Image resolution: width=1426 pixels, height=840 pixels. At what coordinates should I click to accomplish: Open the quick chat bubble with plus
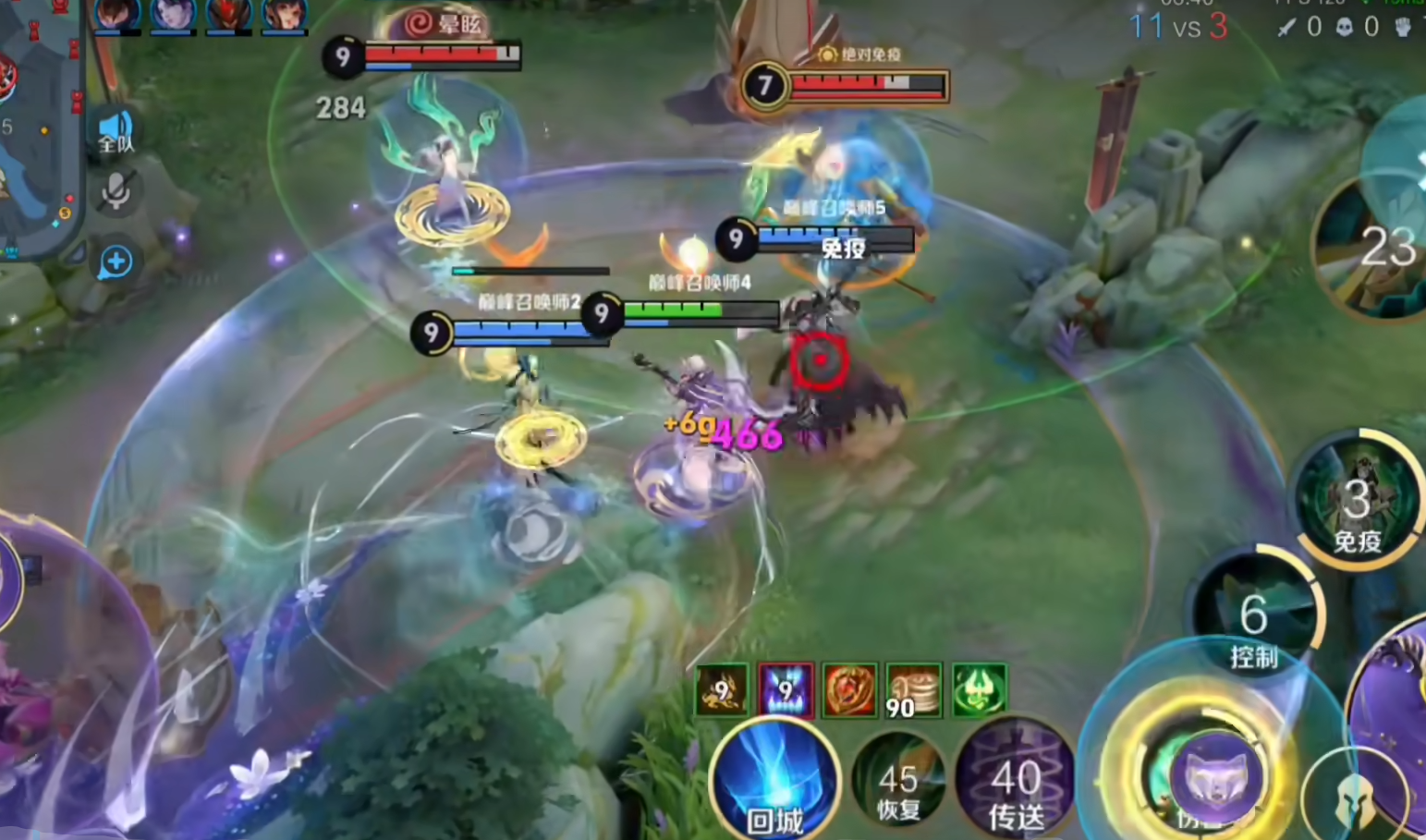pyautogui.click(x=116, y=262)
